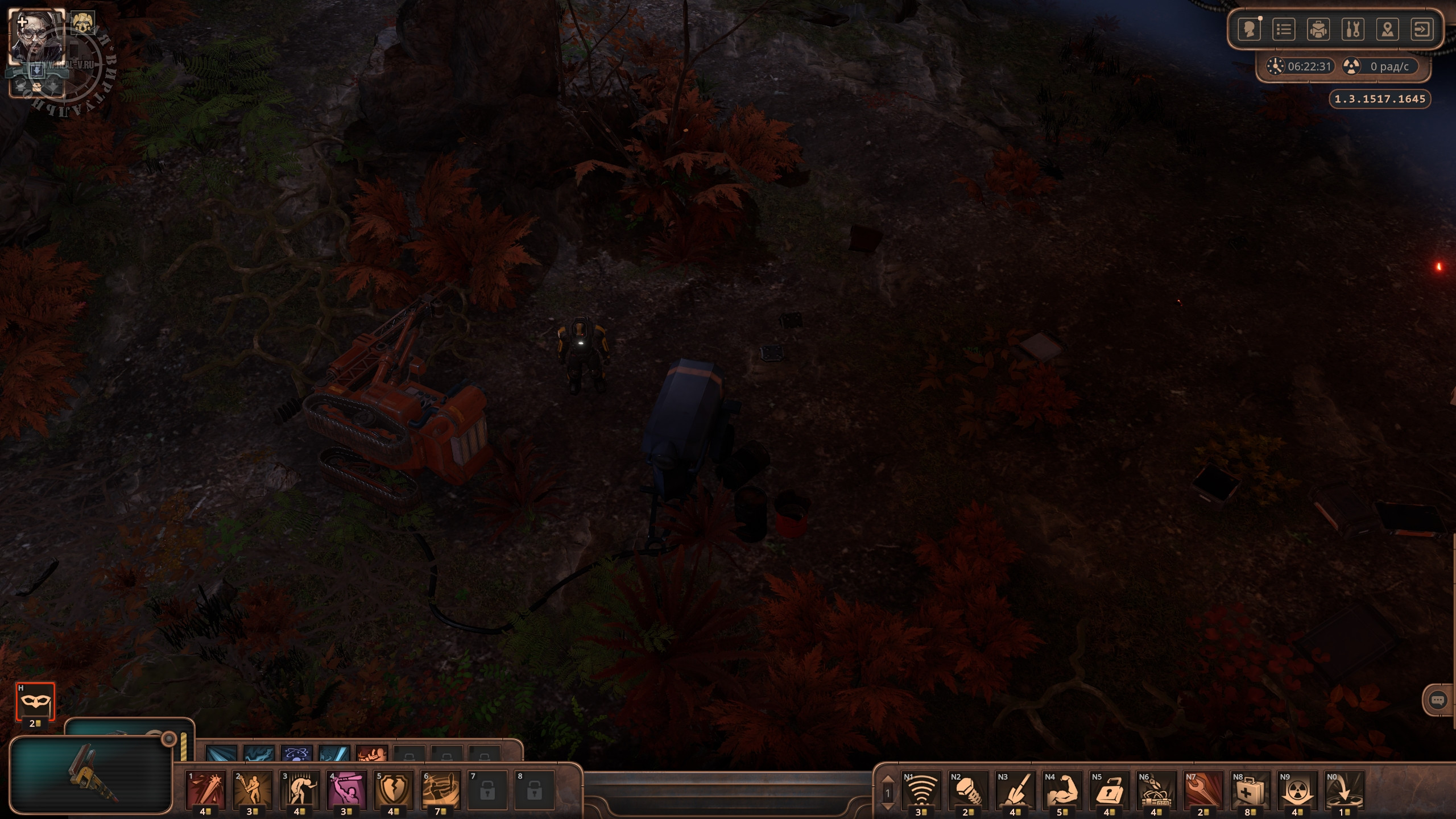Activate the red wrench repair skill

point(1203,789)
